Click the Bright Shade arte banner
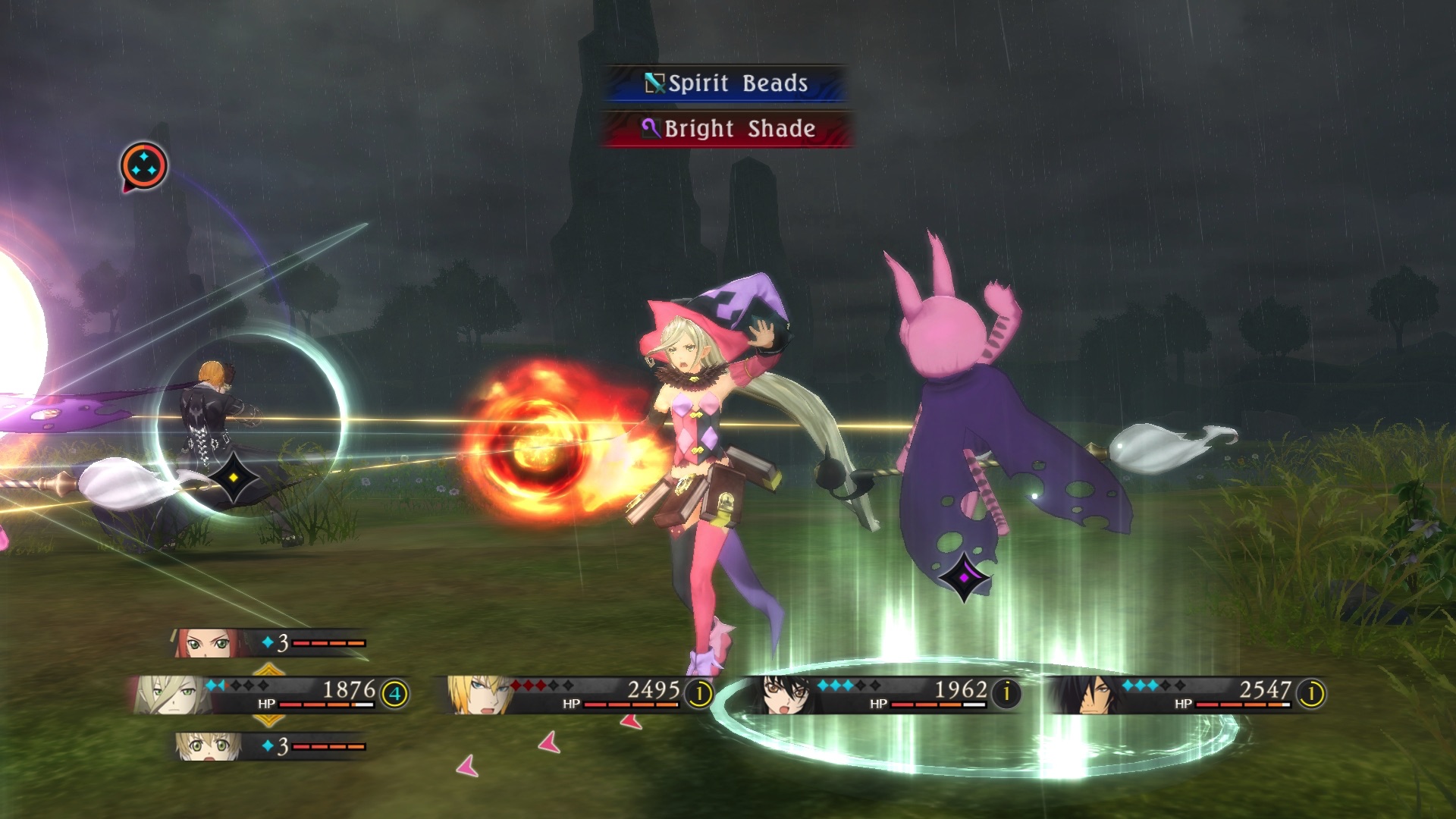The width and height of the screenshot is (1456, 819). (726, 129)
